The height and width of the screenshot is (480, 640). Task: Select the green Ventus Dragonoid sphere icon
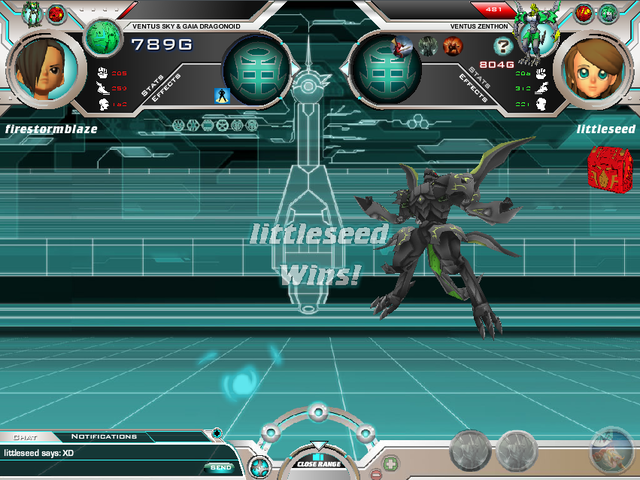[x=101, y=38]
